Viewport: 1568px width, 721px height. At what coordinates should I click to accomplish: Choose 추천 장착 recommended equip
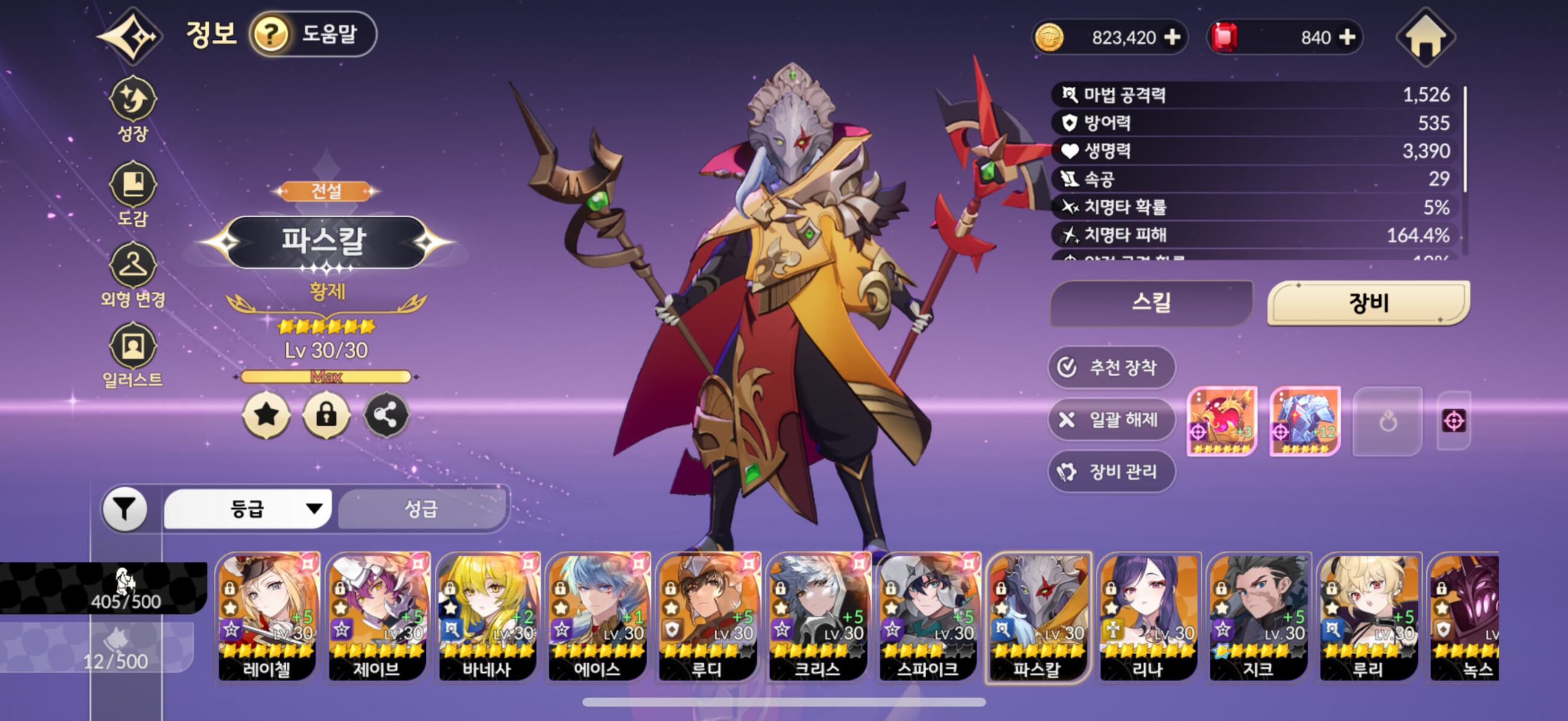tap(1111, 367)
